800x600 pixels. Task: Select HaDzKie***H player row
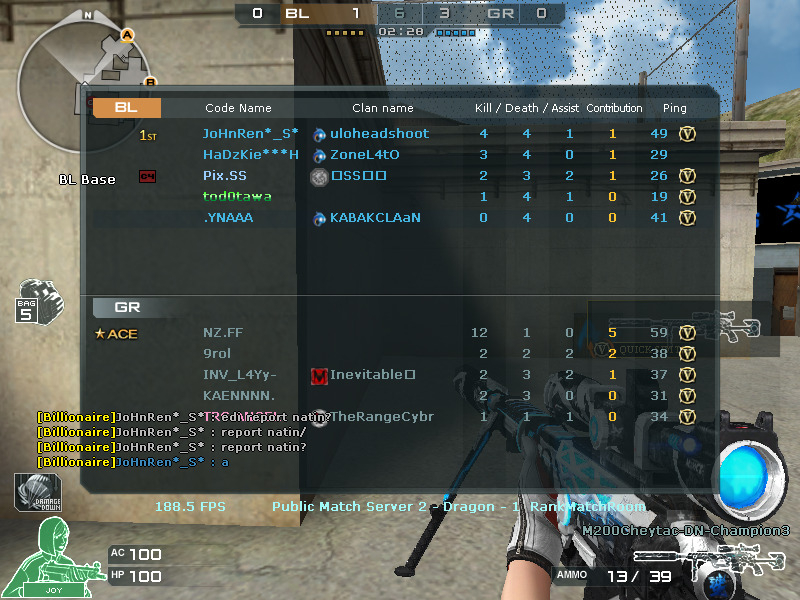[x=250, y=155]
